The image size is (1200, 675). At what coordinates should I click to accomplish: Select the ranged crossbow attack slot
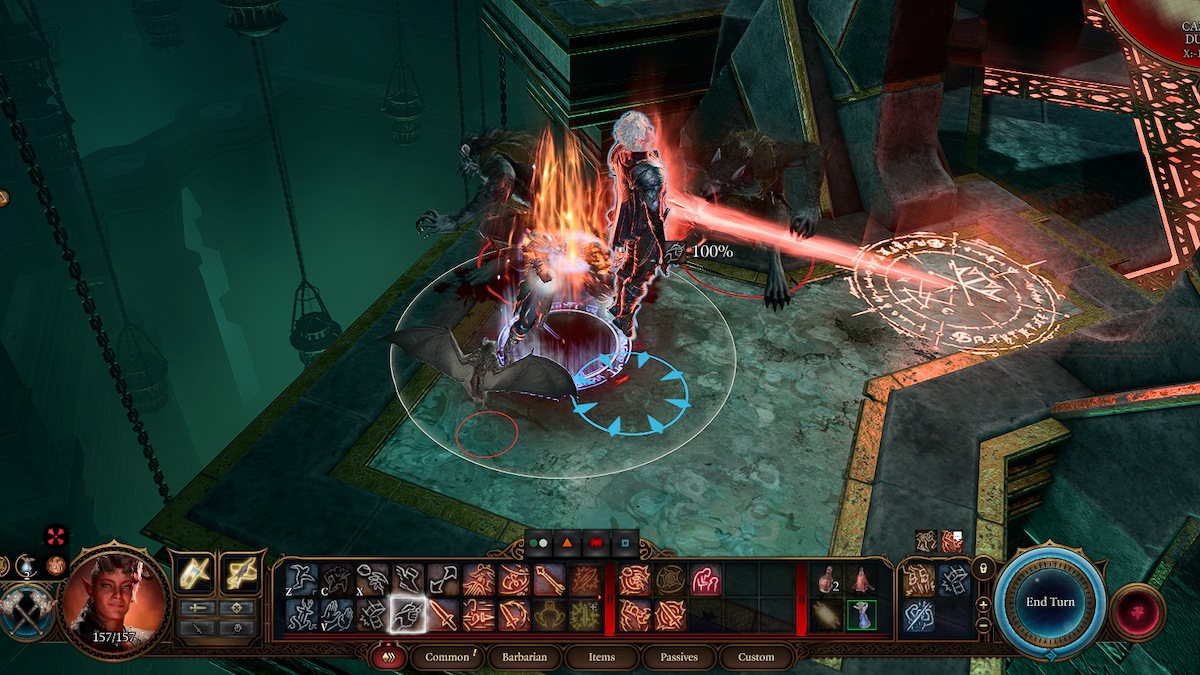pos(240,574)
